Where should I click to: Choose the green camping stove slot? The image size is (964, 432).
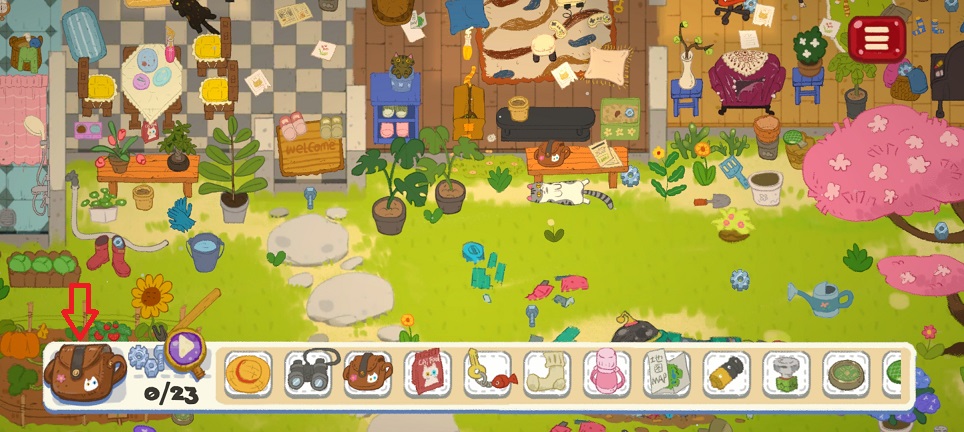click(x=787, y=374)
